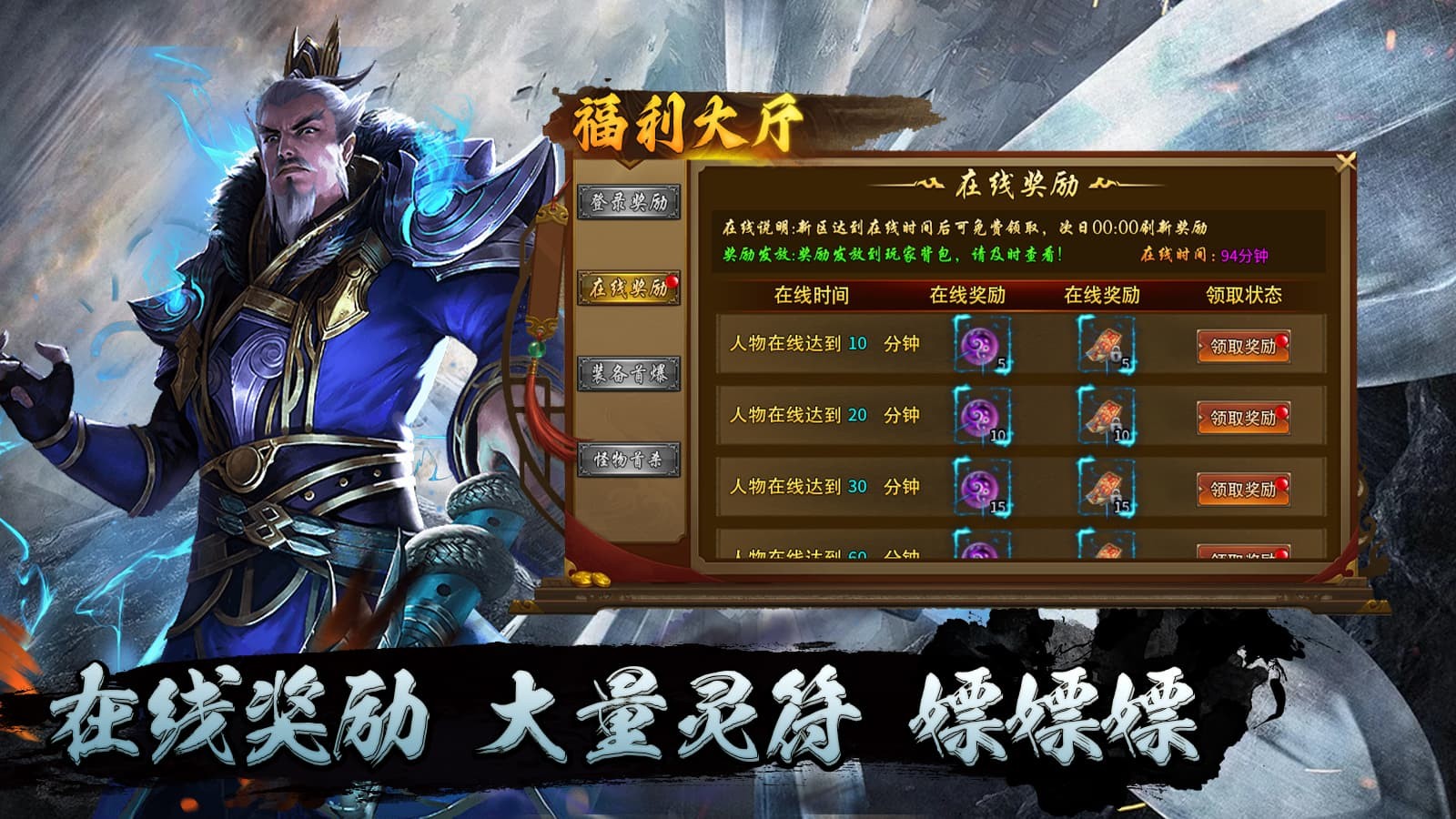Click the talisman x15 icon in the 30-minute row
The image size is (1456, 819).
click(x=1103, y=489)
